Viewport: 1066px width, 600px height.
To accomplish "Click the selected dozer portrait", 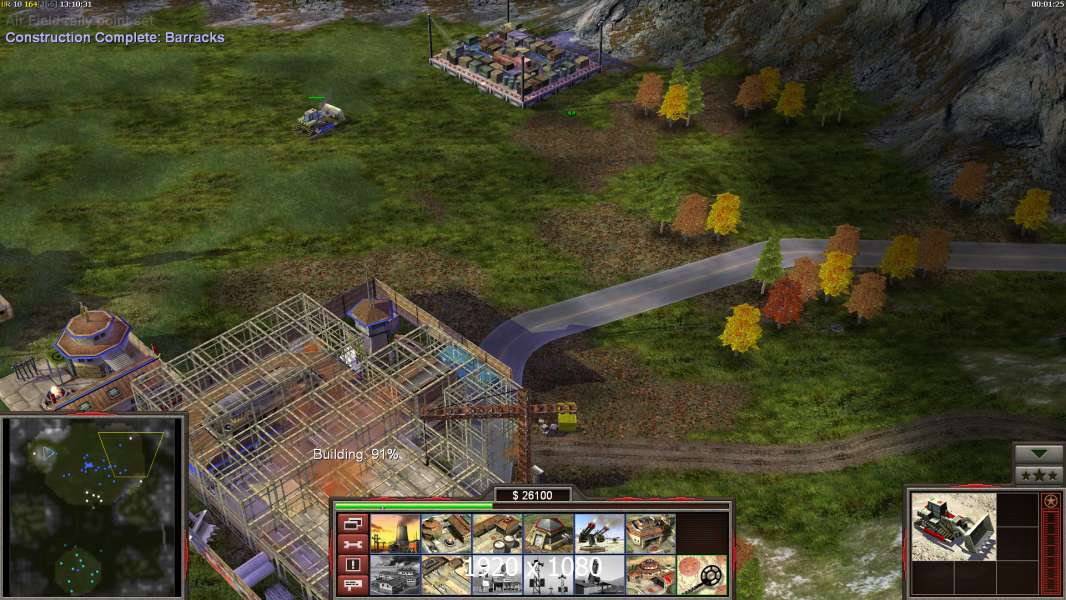I will coord(954,526).
